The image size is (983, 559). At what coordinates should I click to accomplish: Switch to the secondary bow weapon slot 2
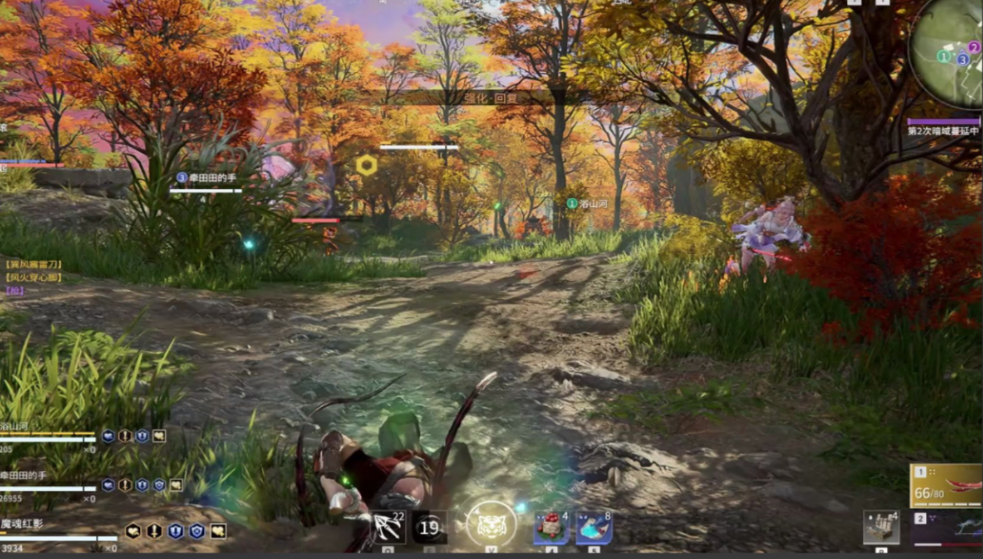click(945, 526)
